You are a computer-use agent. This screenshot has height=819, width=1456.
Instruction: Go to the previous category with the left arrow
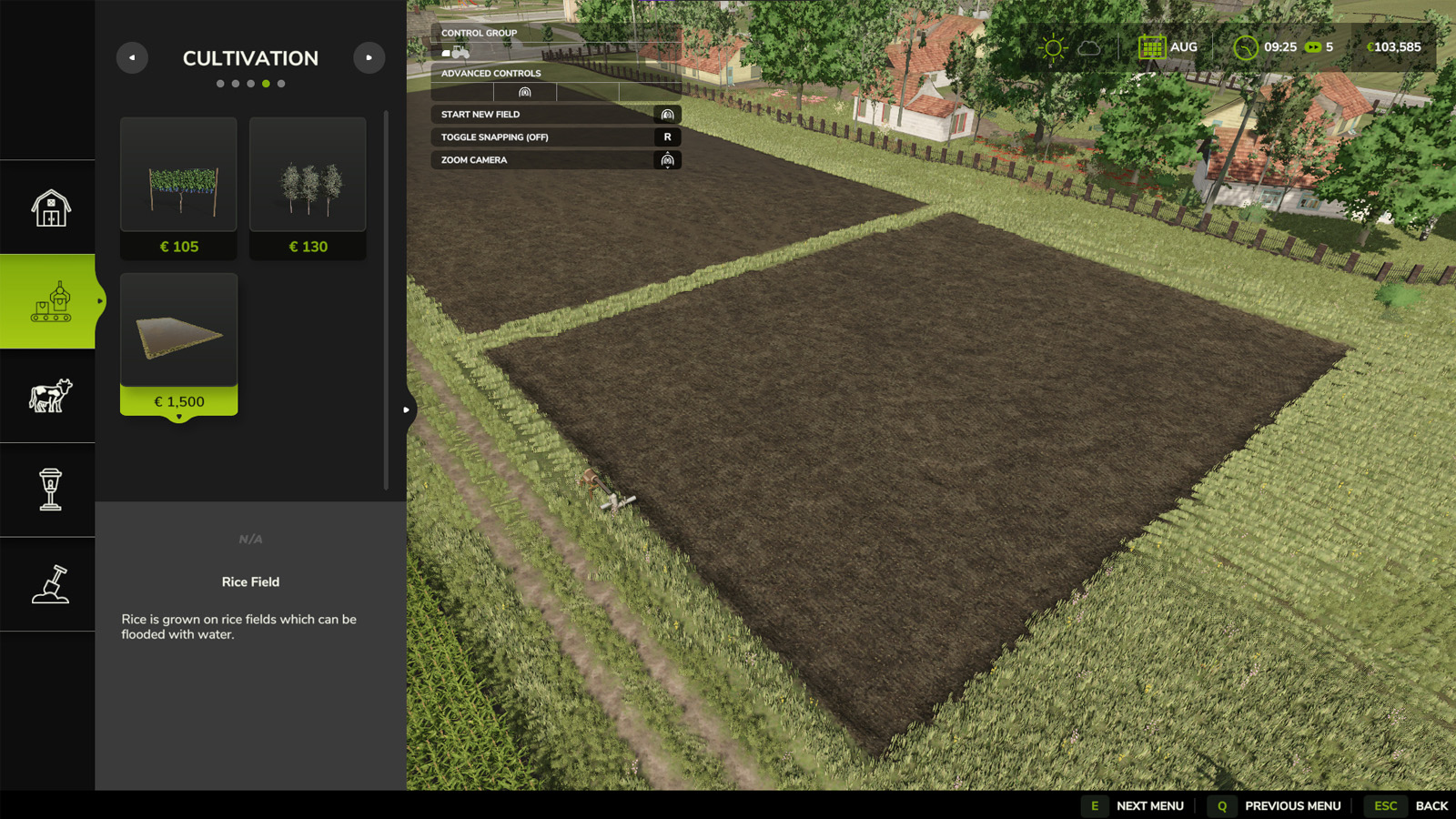pyautogui.click(x=132, y=57)
